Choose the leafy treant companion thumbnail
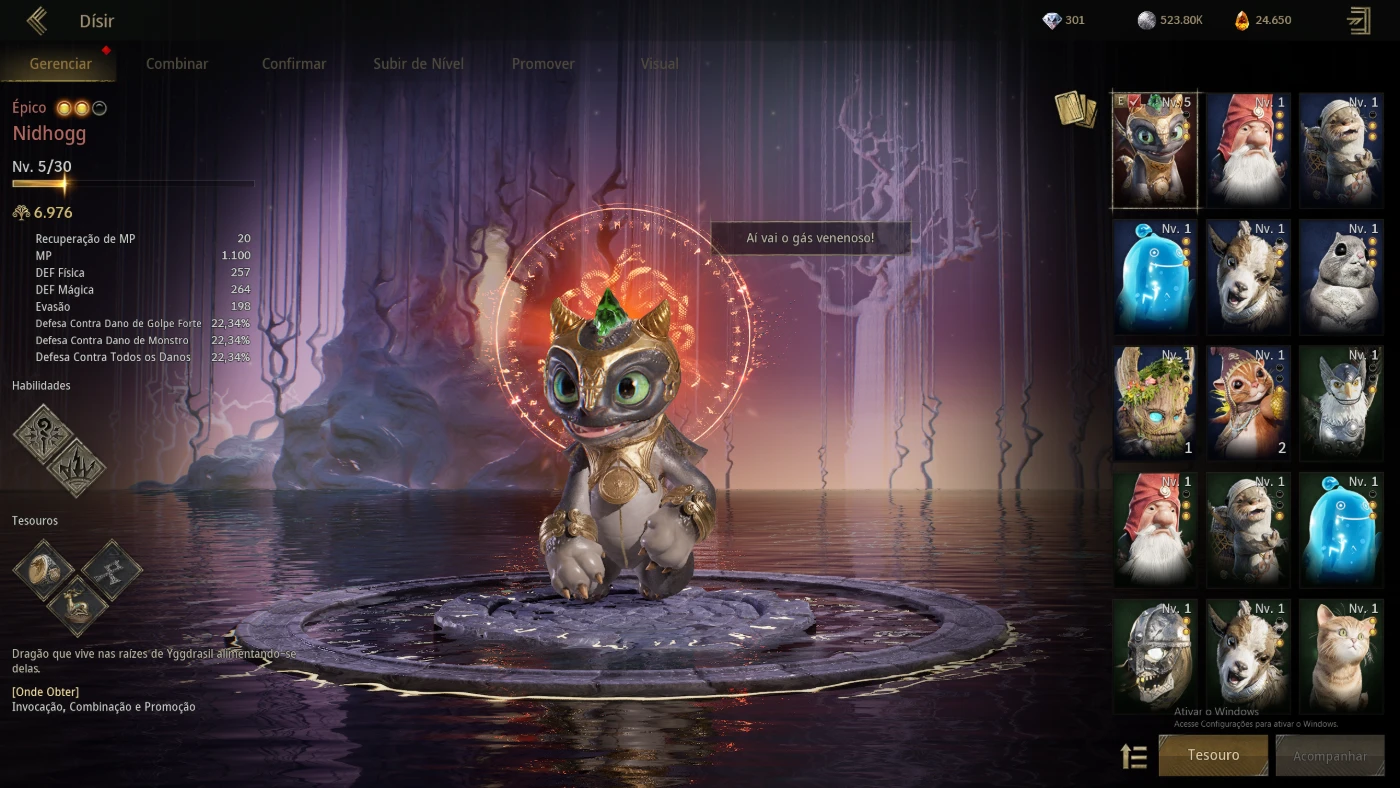This screenshot has height=788, width=1400. click(1154, 402)
